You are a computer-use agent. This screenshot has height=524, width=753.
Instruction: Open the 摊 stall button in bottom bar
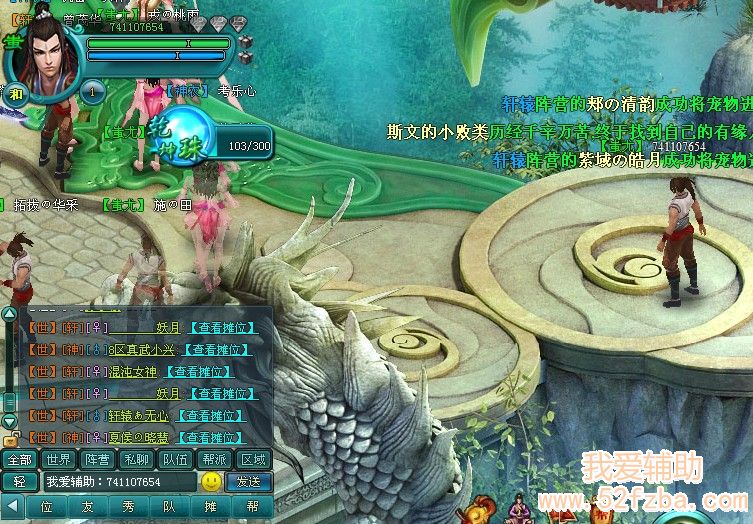tap(210, 507)
